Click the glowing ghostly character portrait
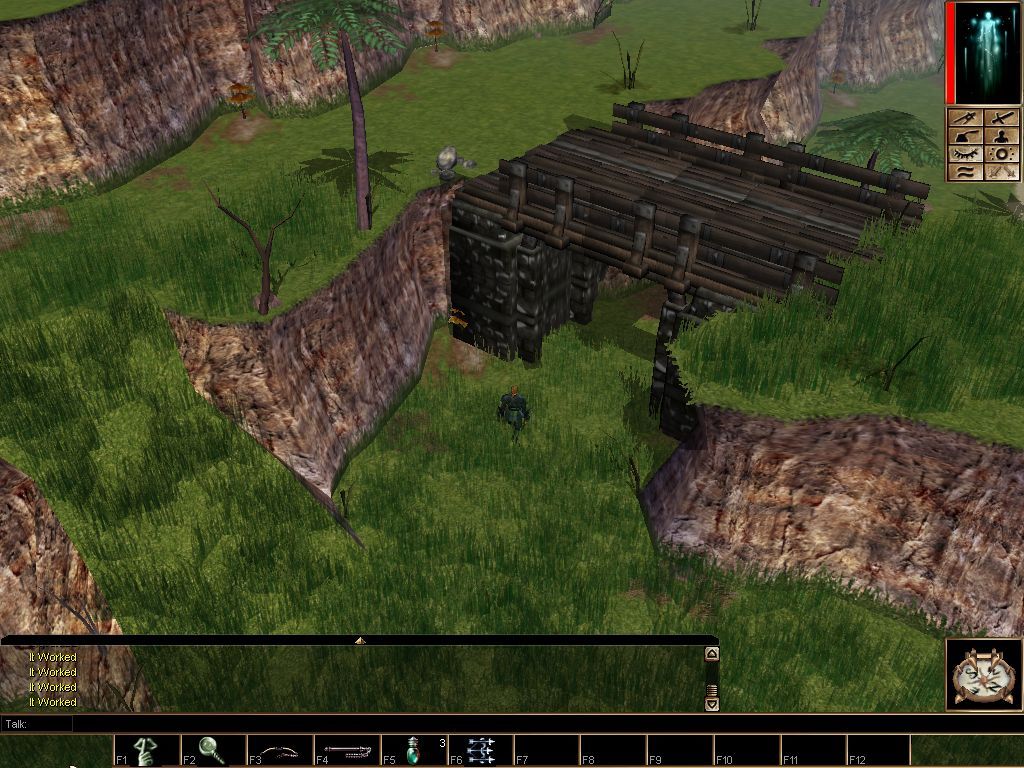Image resolution: width=1024 pixels, height=768 pixels. coord(983,53)
